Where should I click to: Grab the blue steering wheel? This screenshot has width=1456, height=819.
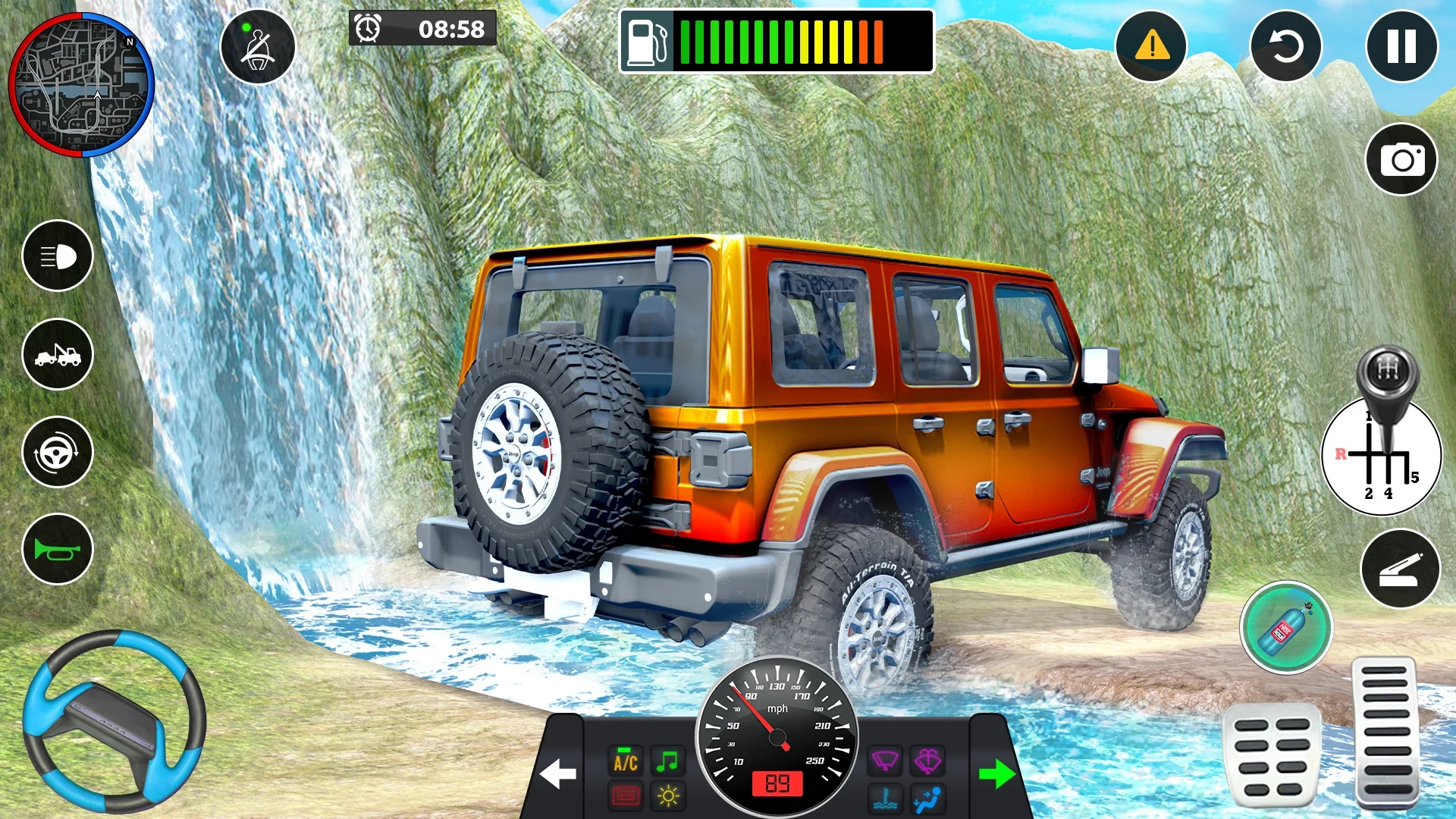pos(114,720)
